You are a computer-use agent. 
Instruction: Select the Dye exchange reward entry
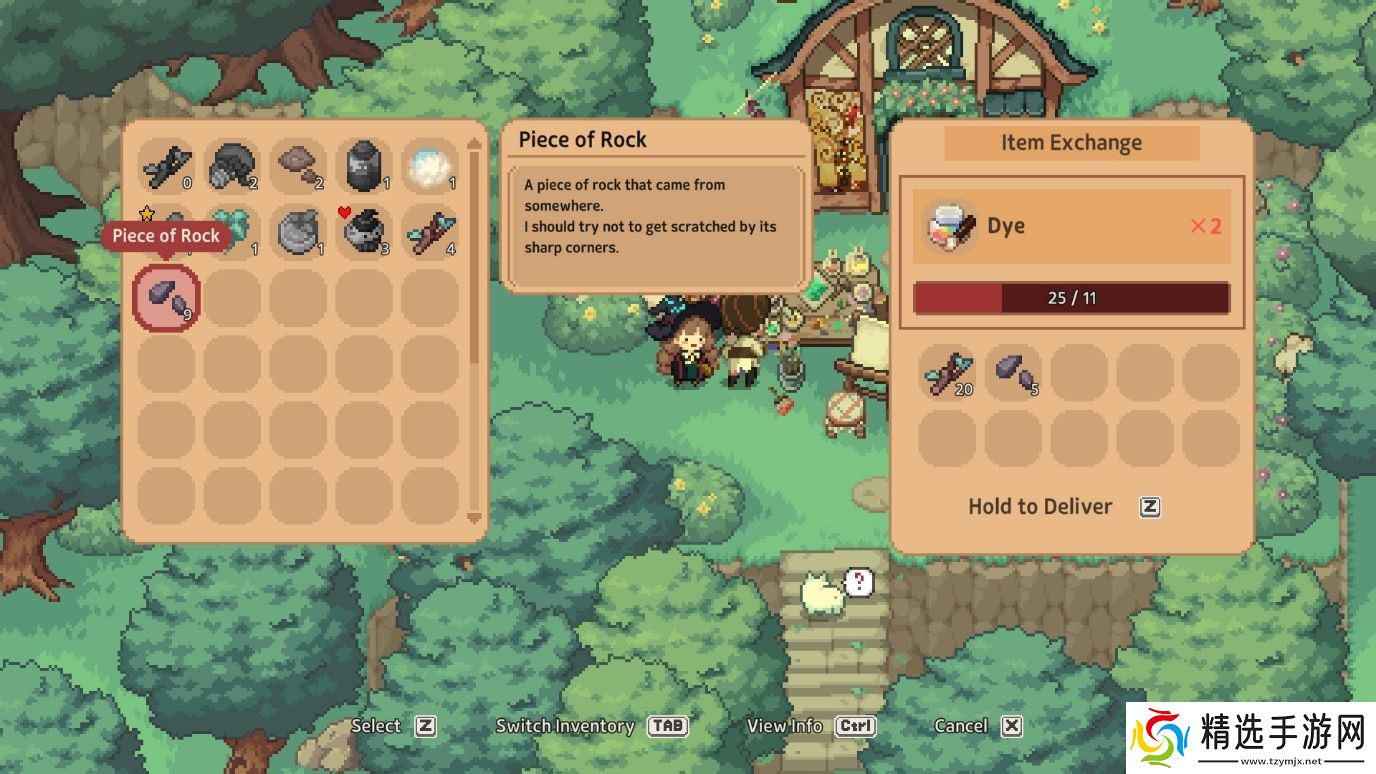click(1071, 226)
